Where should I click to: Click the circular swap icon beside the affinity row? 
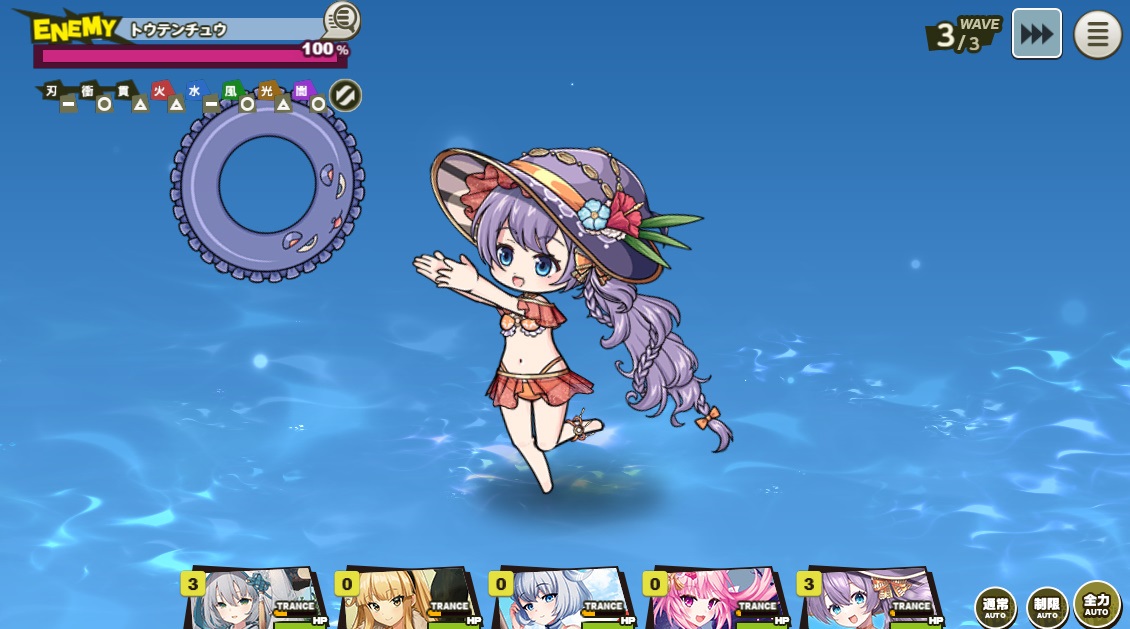(x=345, y=96)
